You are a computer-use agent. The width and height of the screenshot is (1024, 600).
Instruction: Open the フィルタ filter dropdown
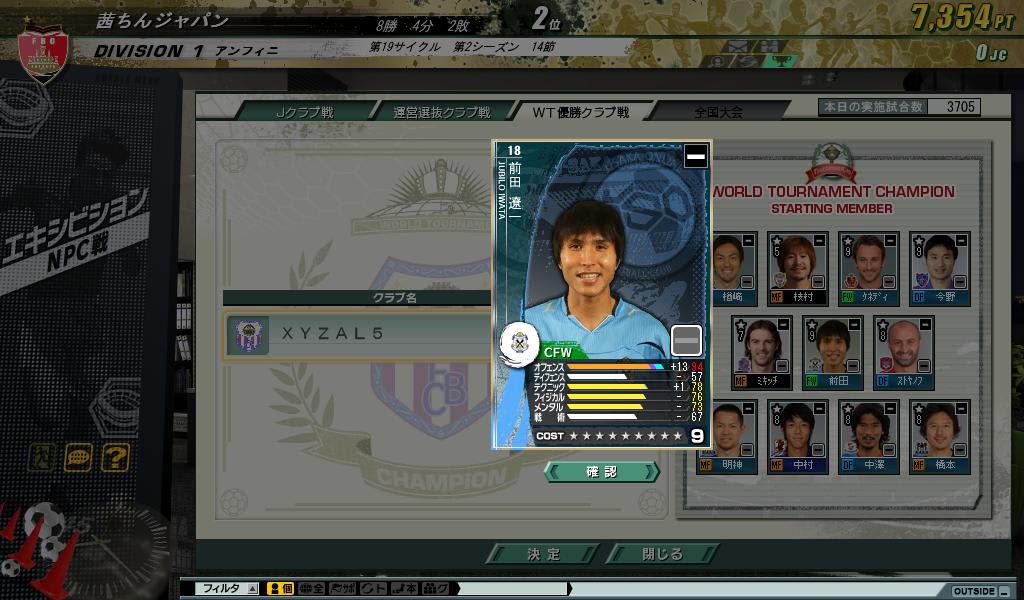coord(230,589)
